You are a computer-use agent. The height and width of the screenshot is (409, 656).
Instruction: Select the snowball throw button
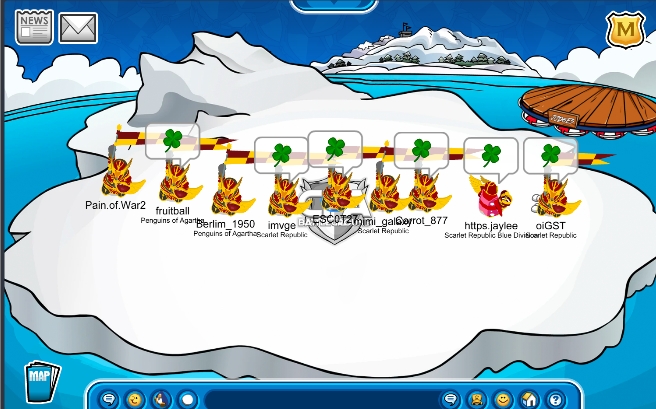click(186, 399)
